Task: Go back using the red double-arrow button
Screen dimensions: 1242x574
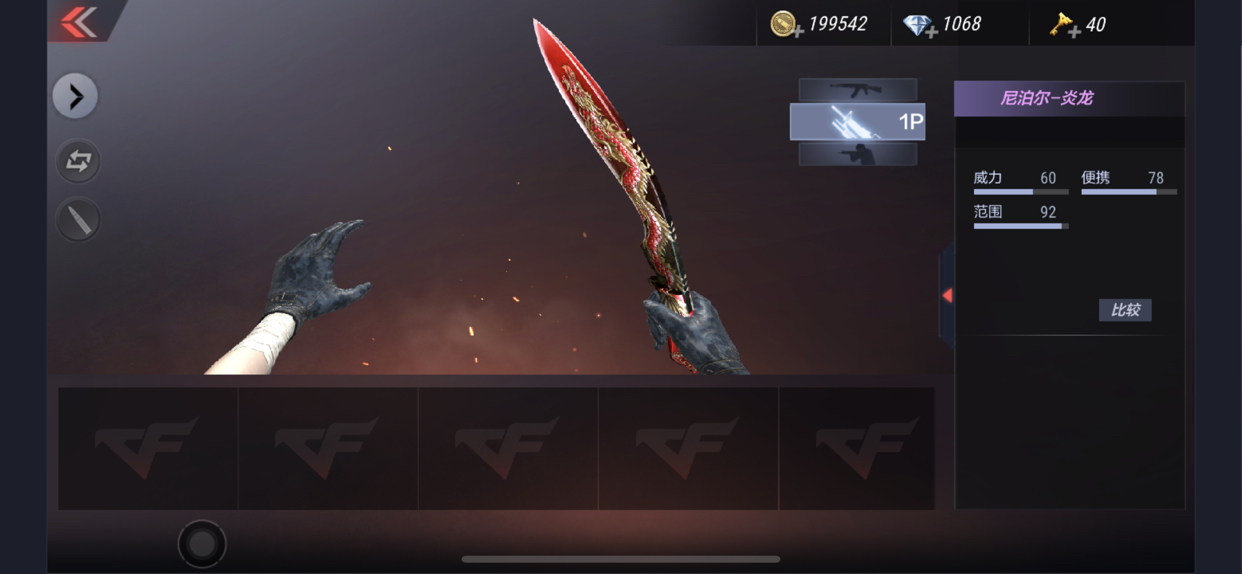Action: (79, 22)
